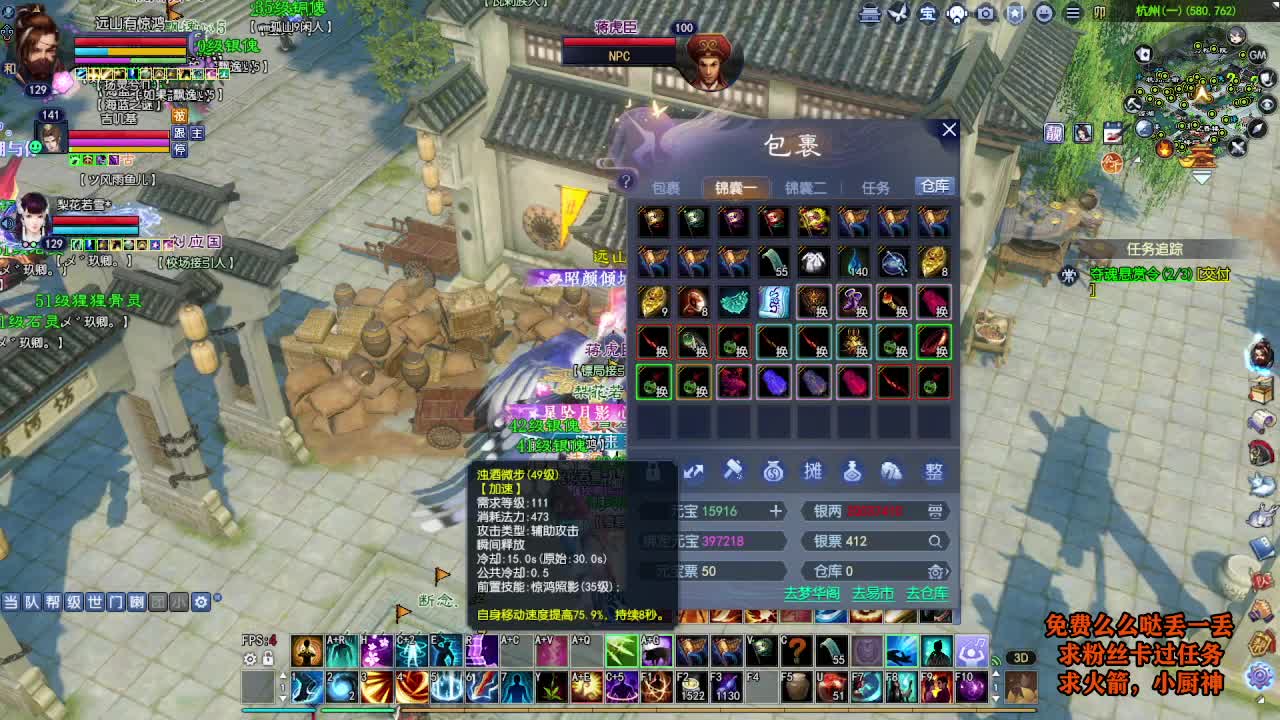Click the potion bottle icon in bag toolbar
Image resolution: width=1280 pixels, height=720 pixels.
pyautogui.click(x=853, y=472)
